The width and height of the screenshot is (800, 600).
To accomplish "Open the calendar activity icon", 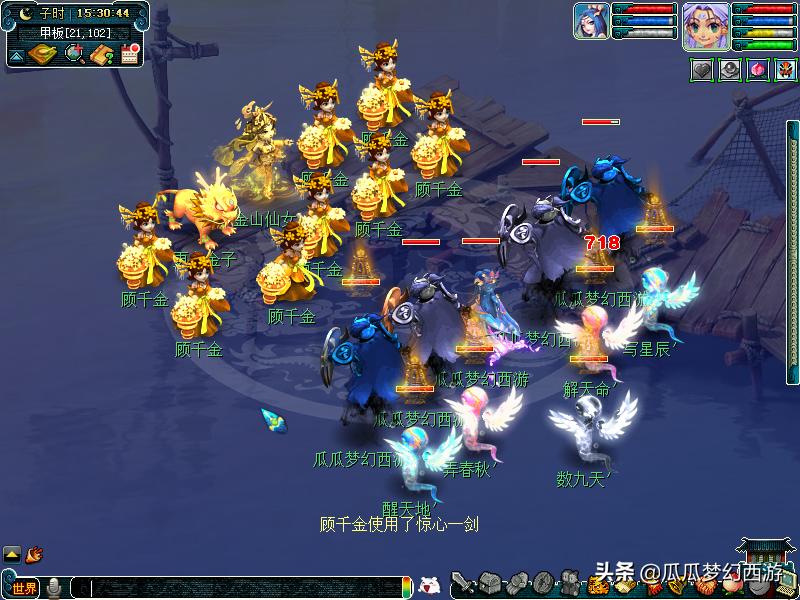I will (129, 53).
